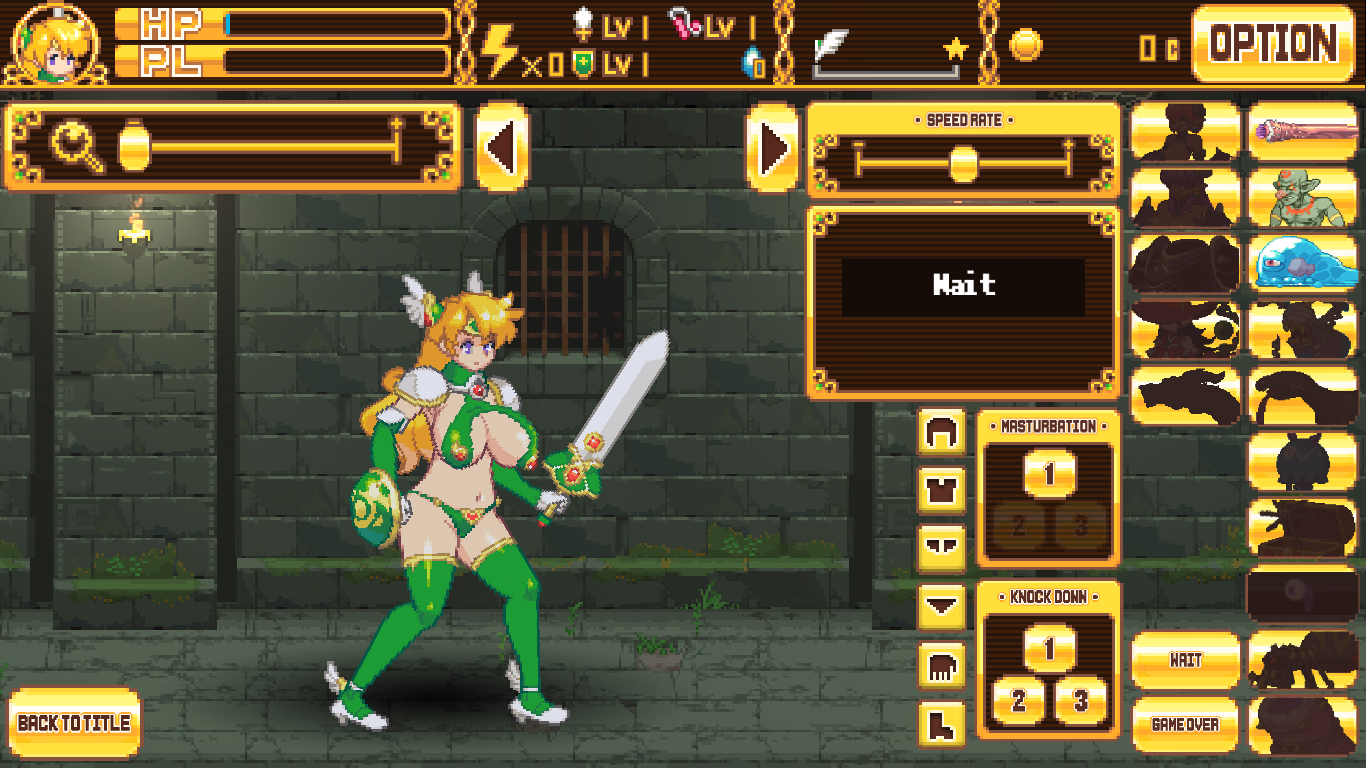Expand the Wait animation selector
Viewport: 1366px width, 768px height.
click(963, 286)
